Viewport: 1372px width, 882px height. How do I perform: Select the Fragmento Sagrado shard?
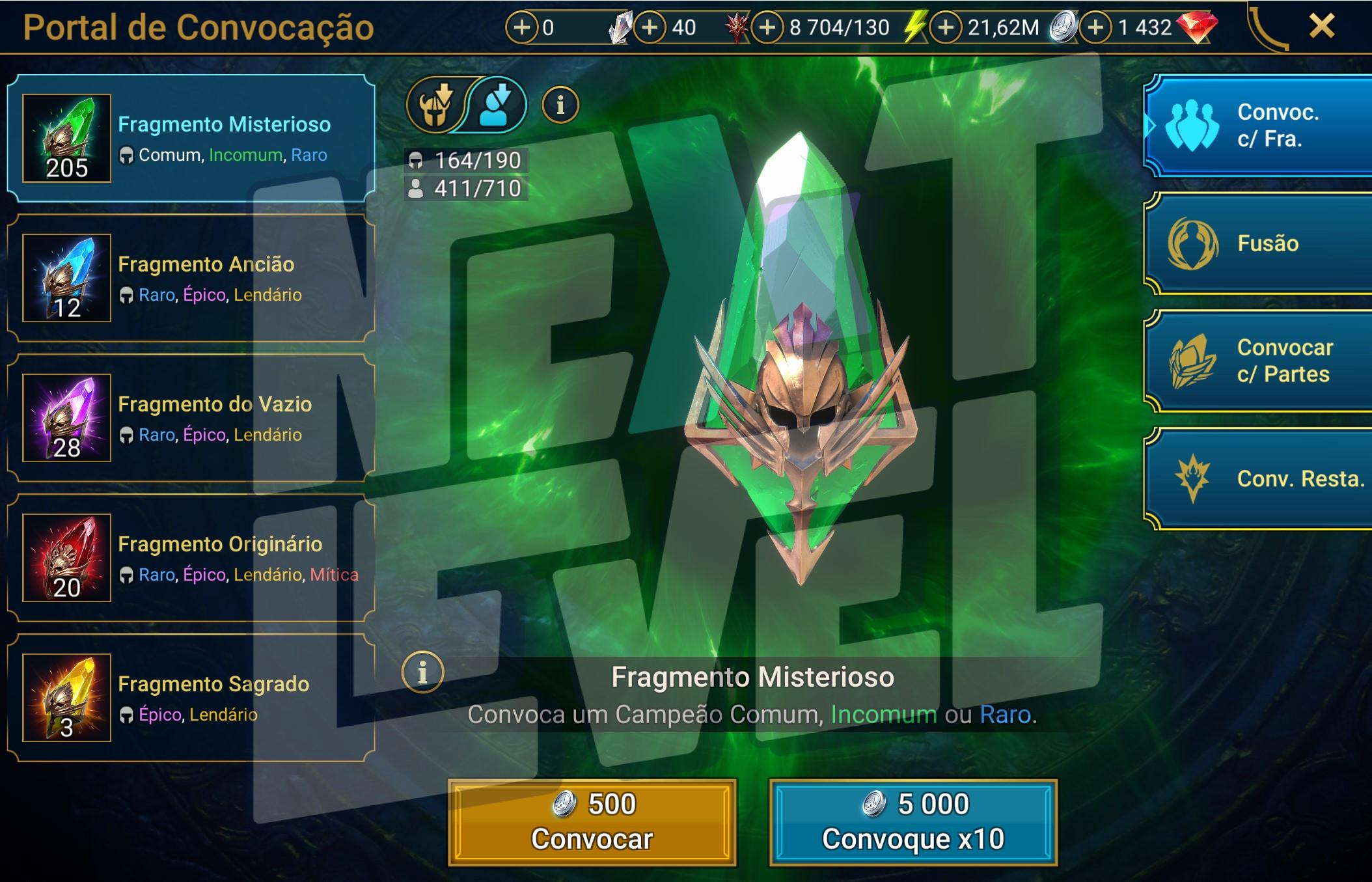coord(191,698)
